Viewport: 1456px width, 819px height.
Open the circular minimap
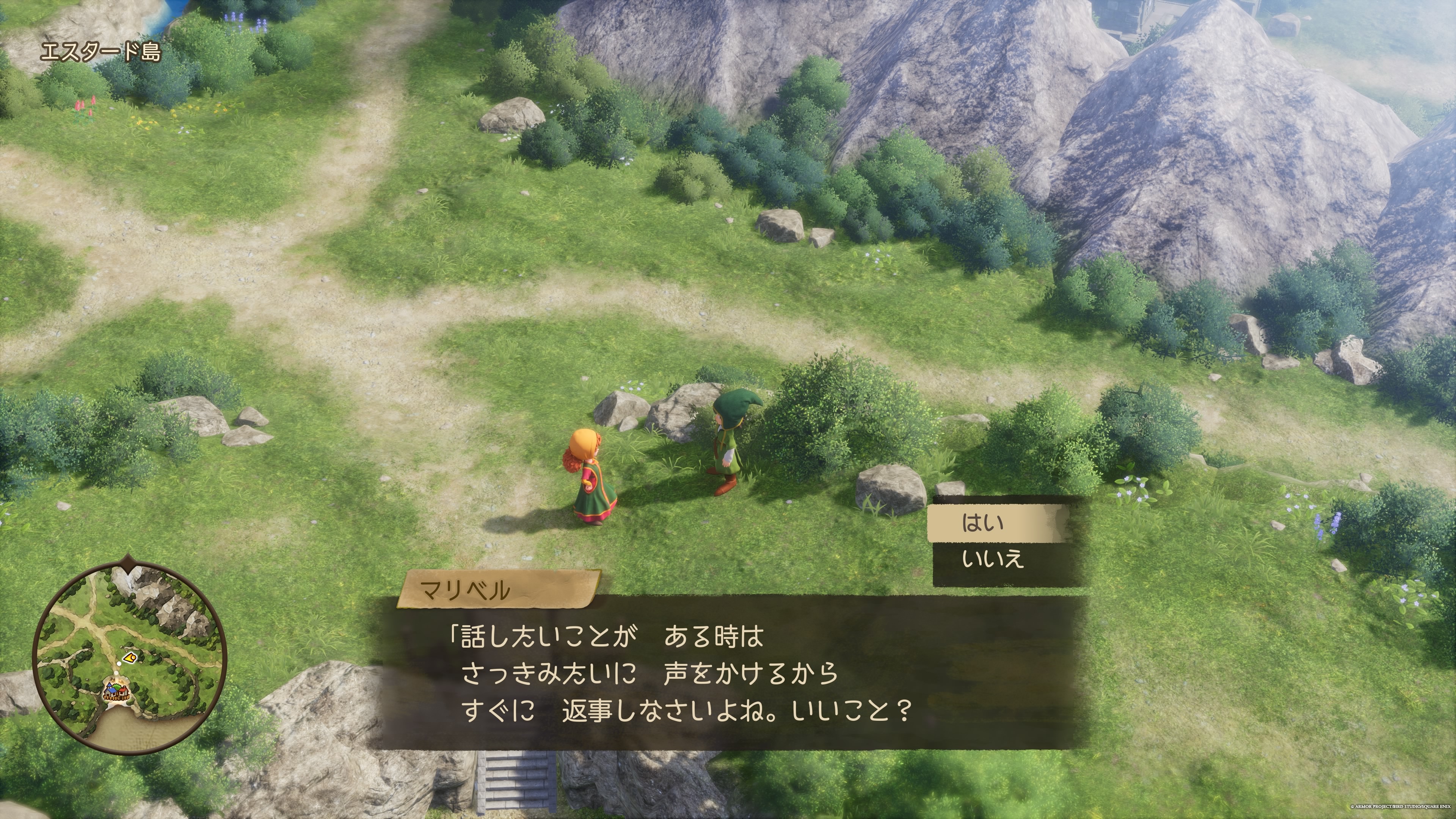pos(130,656)
